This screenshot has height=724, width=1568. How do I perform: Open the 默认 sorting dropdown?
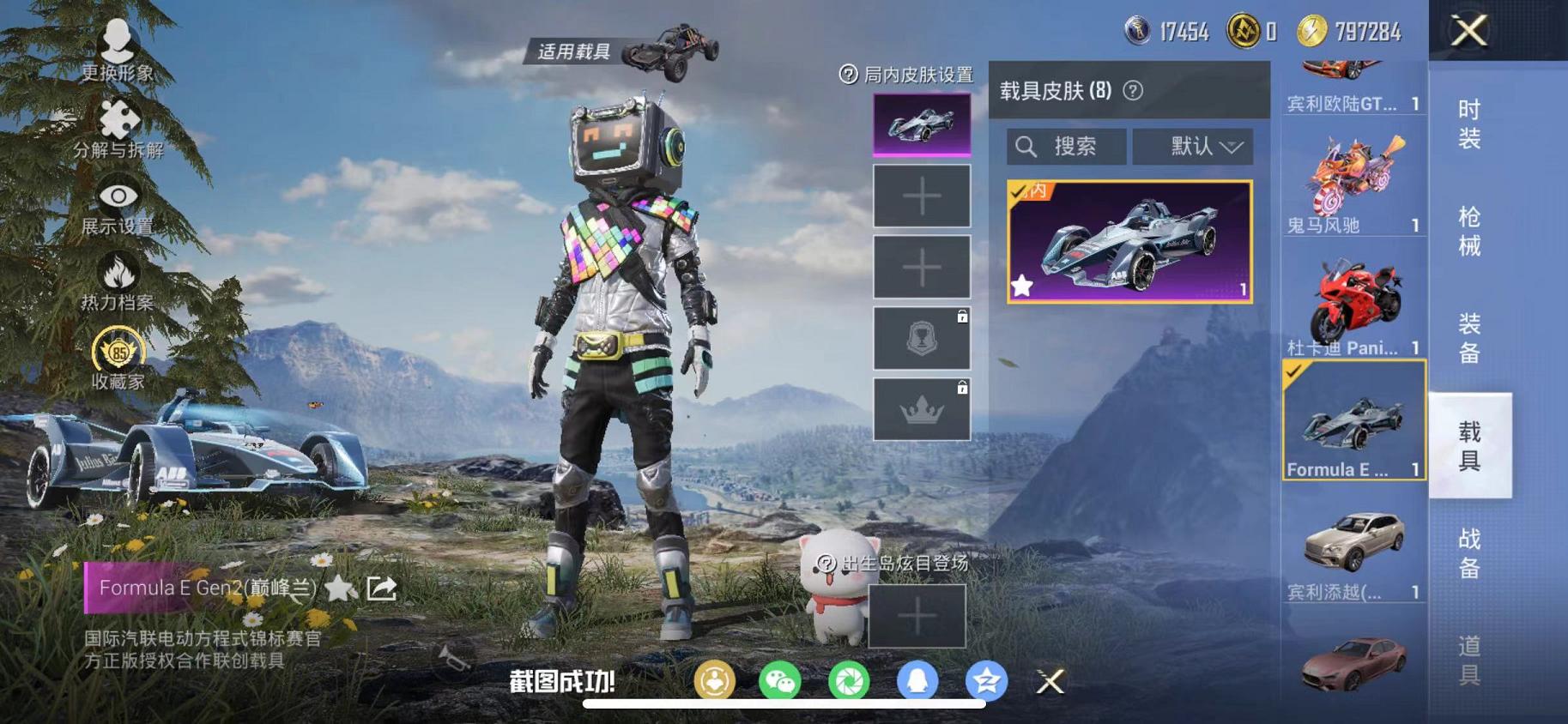(1193, 146)
